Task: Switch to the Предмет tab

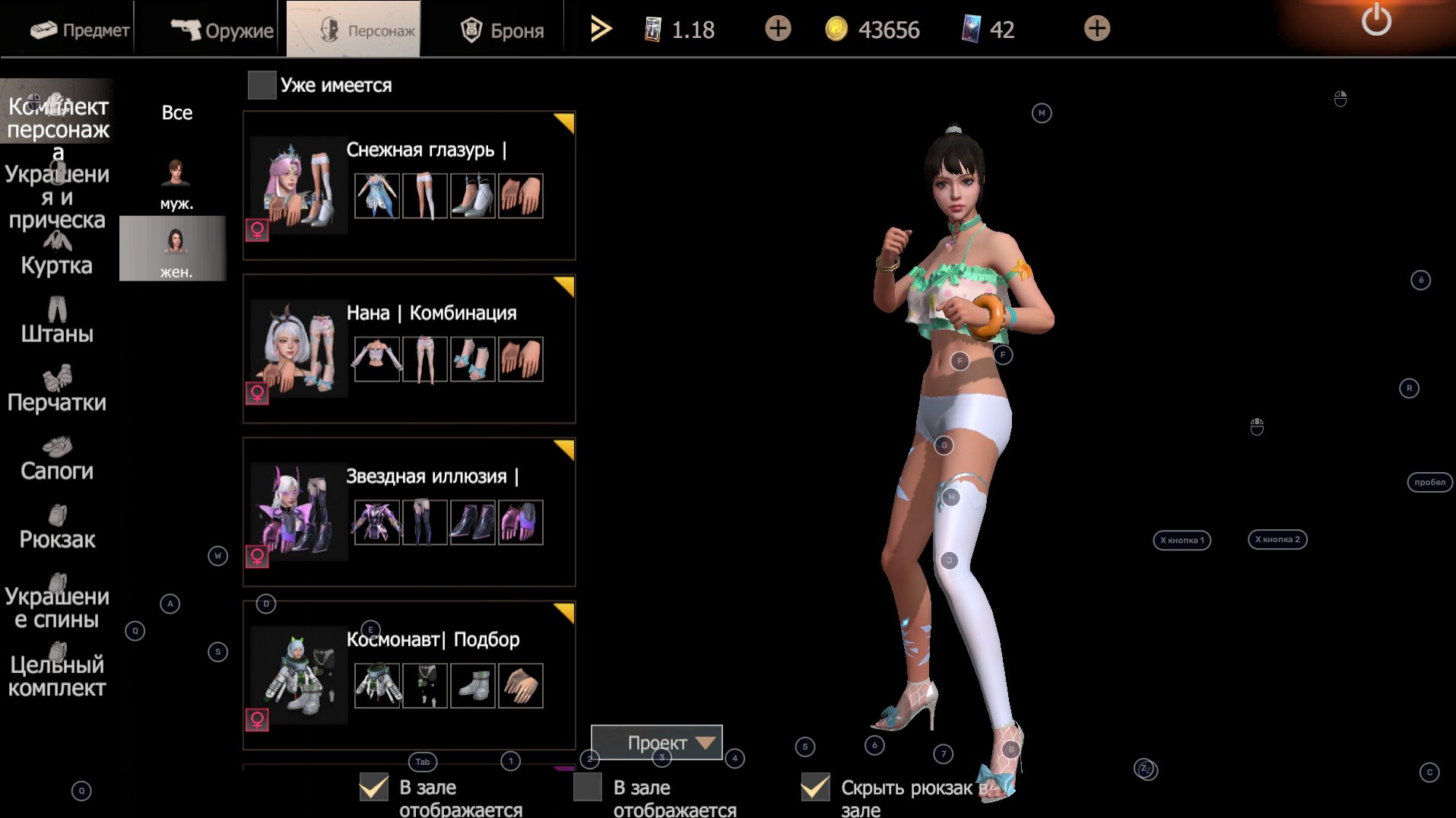Action: pos(80,30)
